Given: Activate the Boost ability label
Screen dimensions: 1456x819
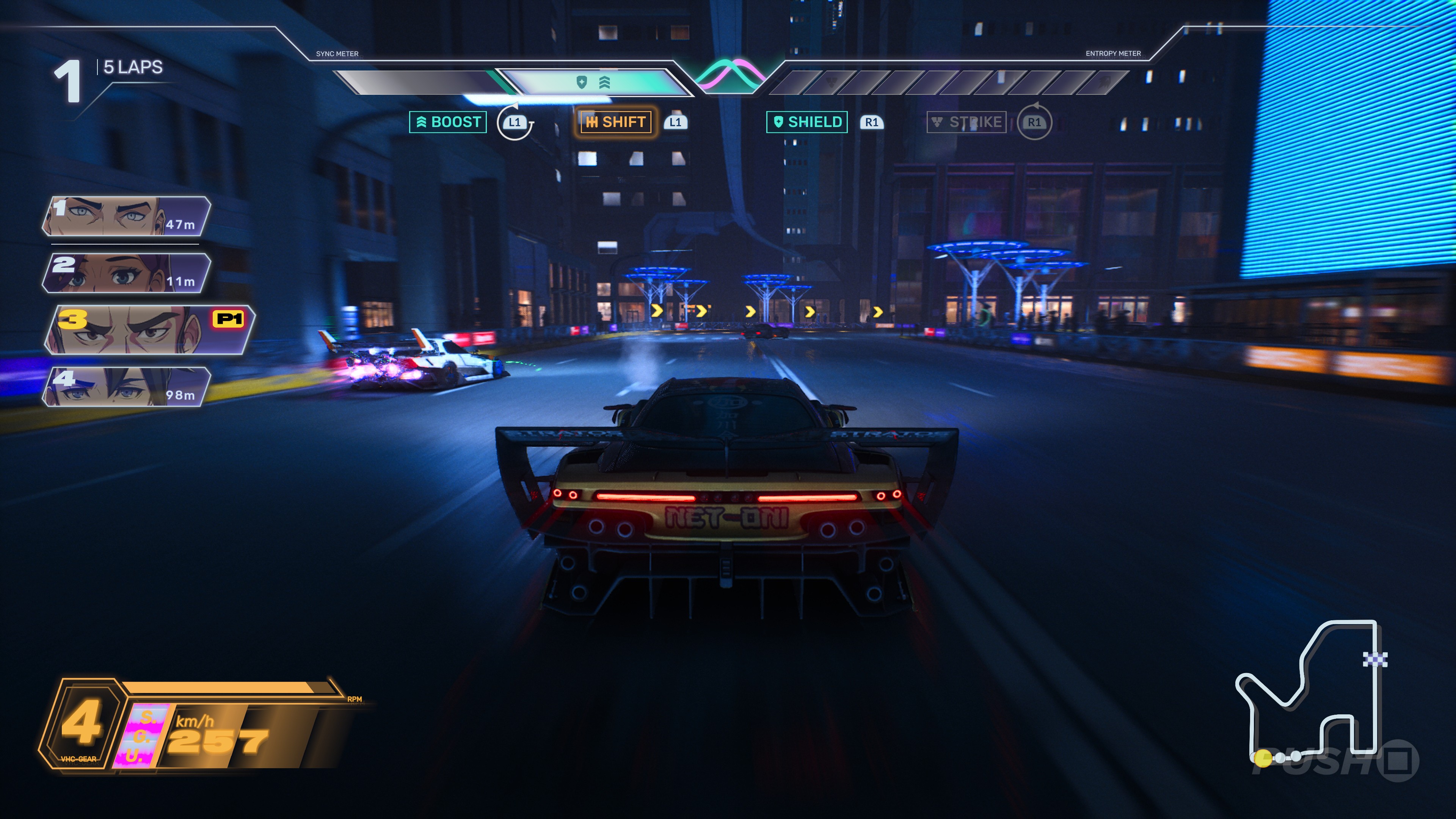Looking at the screenshot, I should click(x=448, y=122).
